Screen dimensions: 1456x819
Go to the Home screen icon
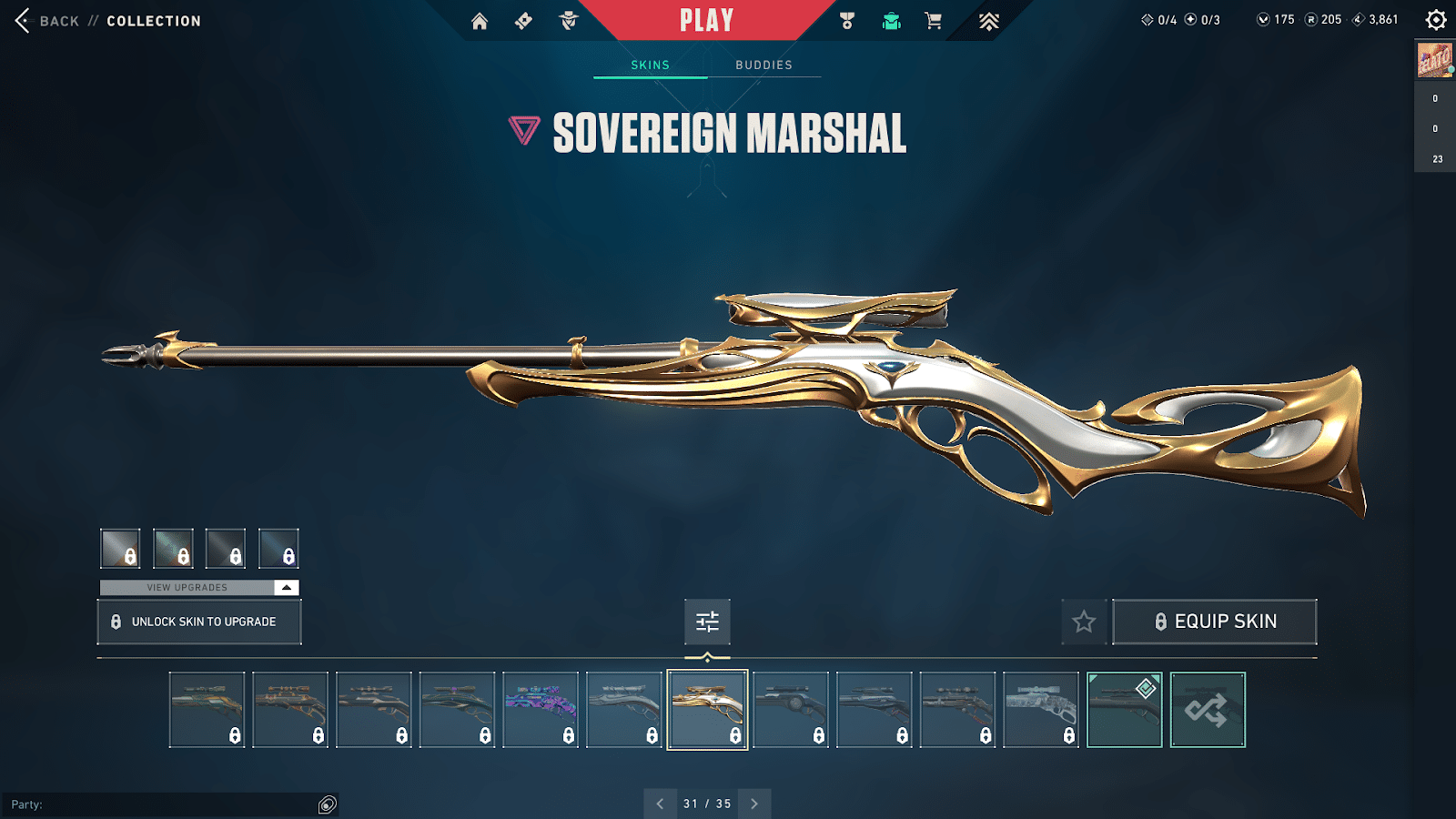click(x=481, y=19)
